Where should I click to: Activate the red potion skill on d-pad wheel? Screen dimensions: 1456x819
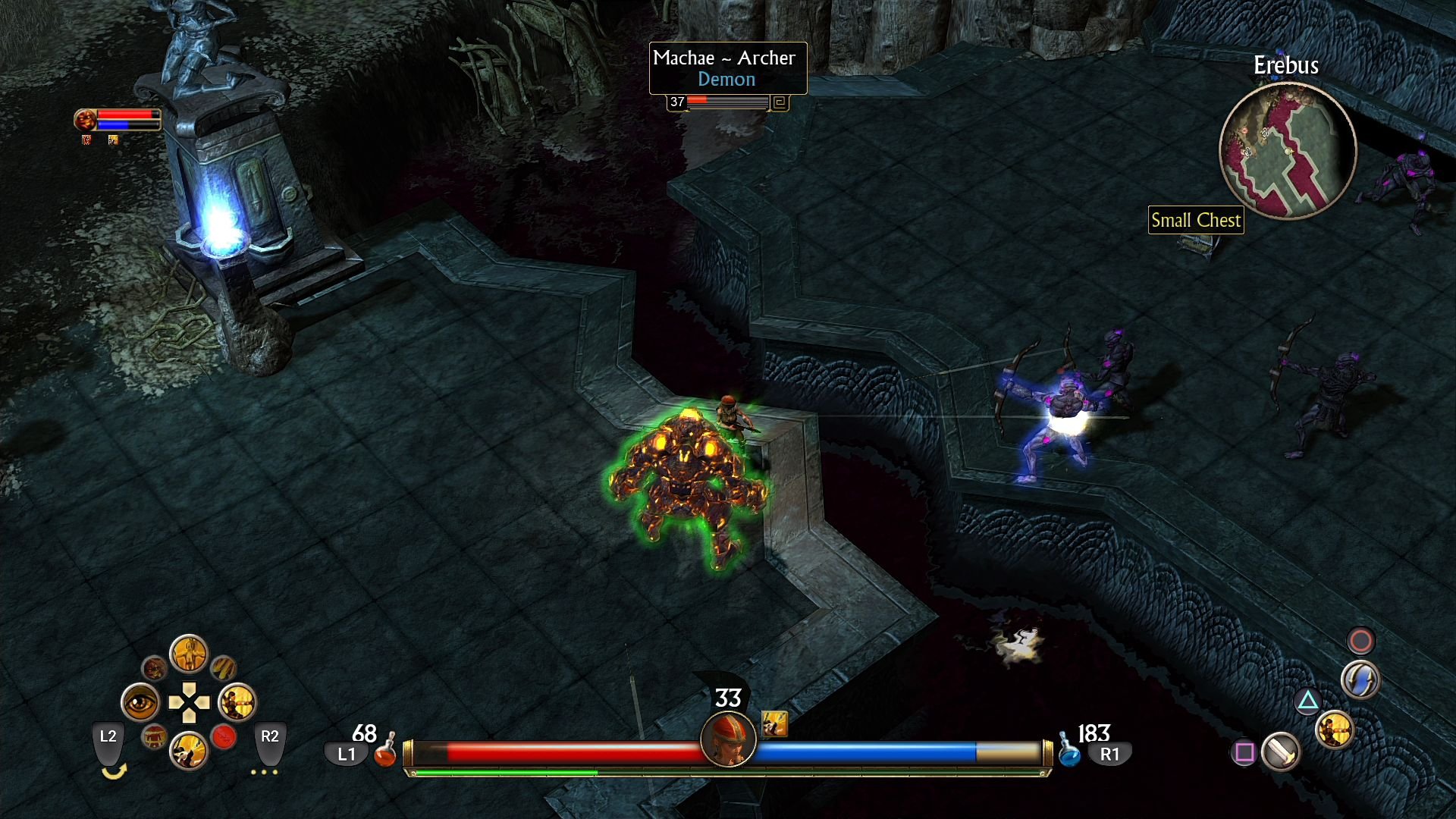tap(224, 738)
